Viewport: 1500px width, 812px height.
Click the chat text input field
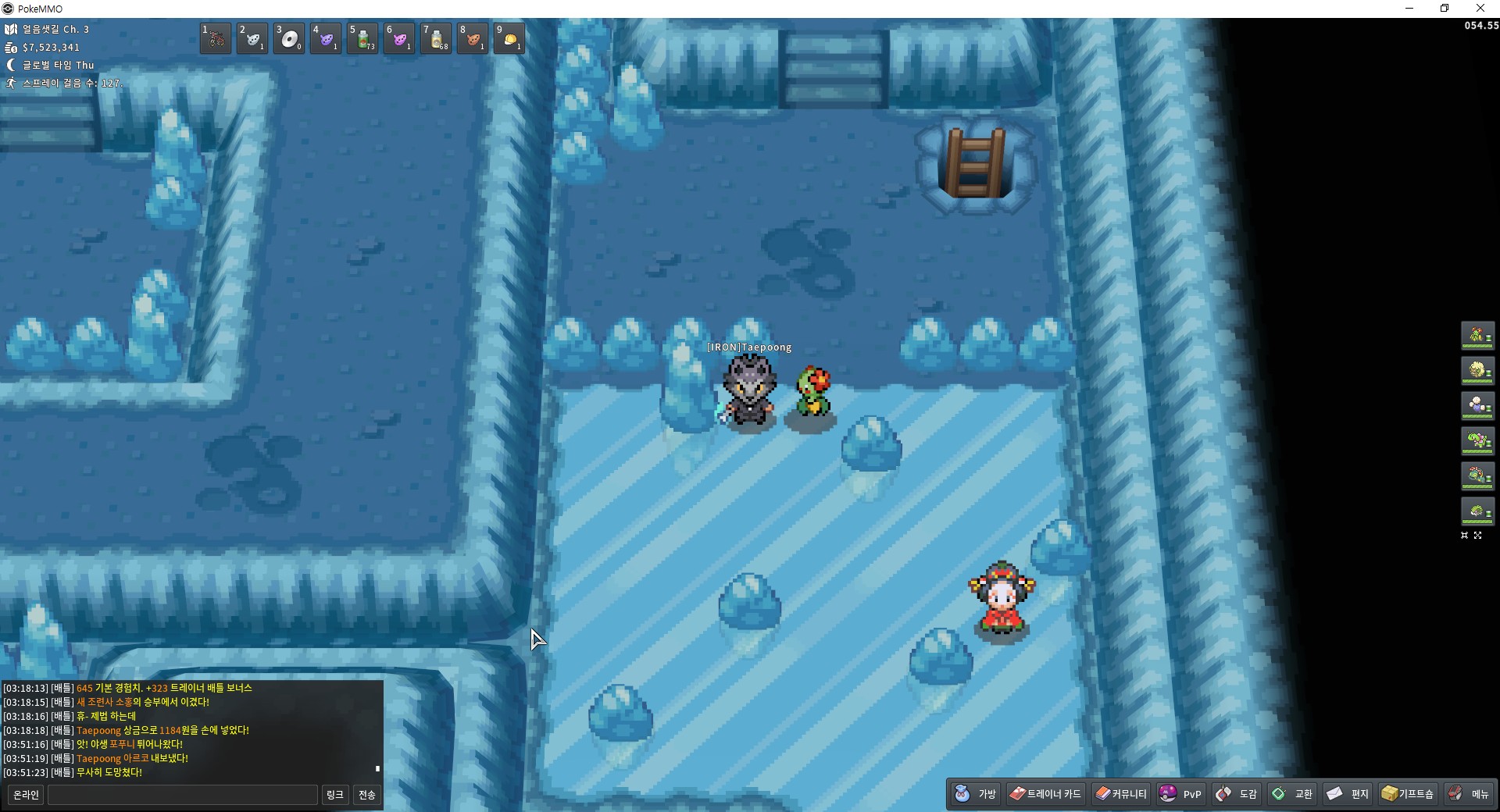(183, 795)
